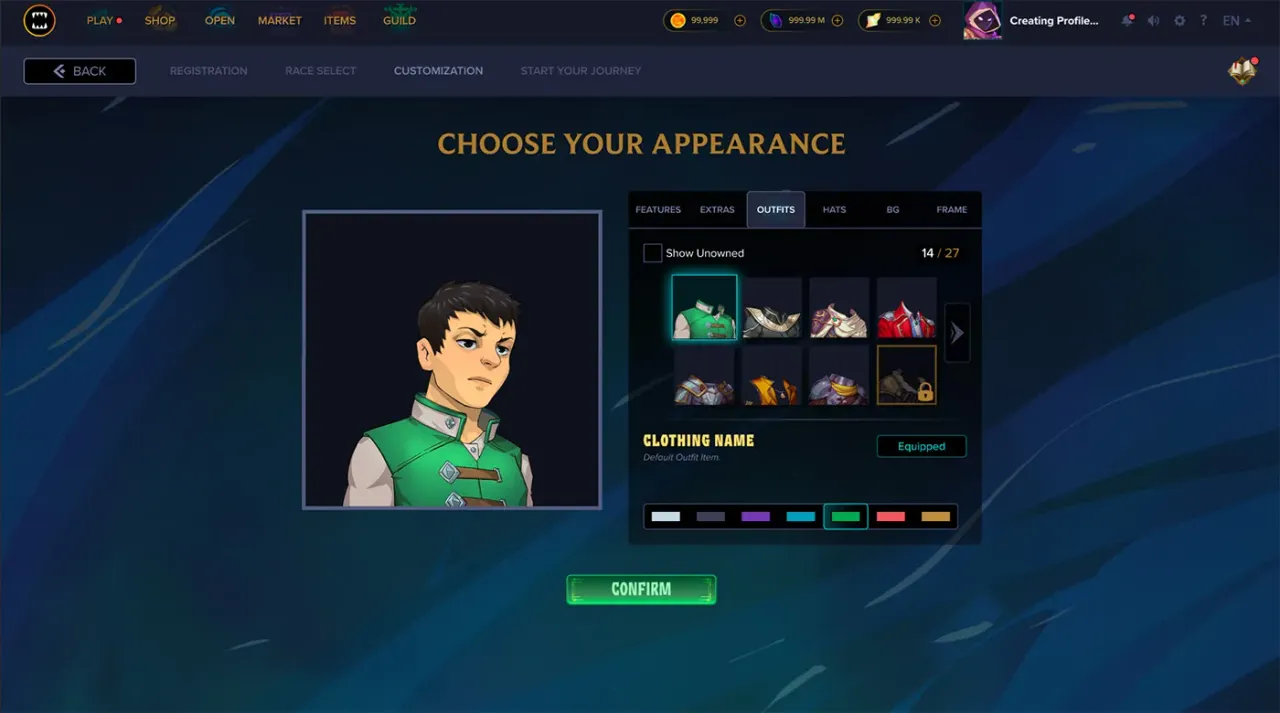The width and height of the screenshot is (1280, 713).
Task: Switch to the BG tab
Action: pos(893,210)
